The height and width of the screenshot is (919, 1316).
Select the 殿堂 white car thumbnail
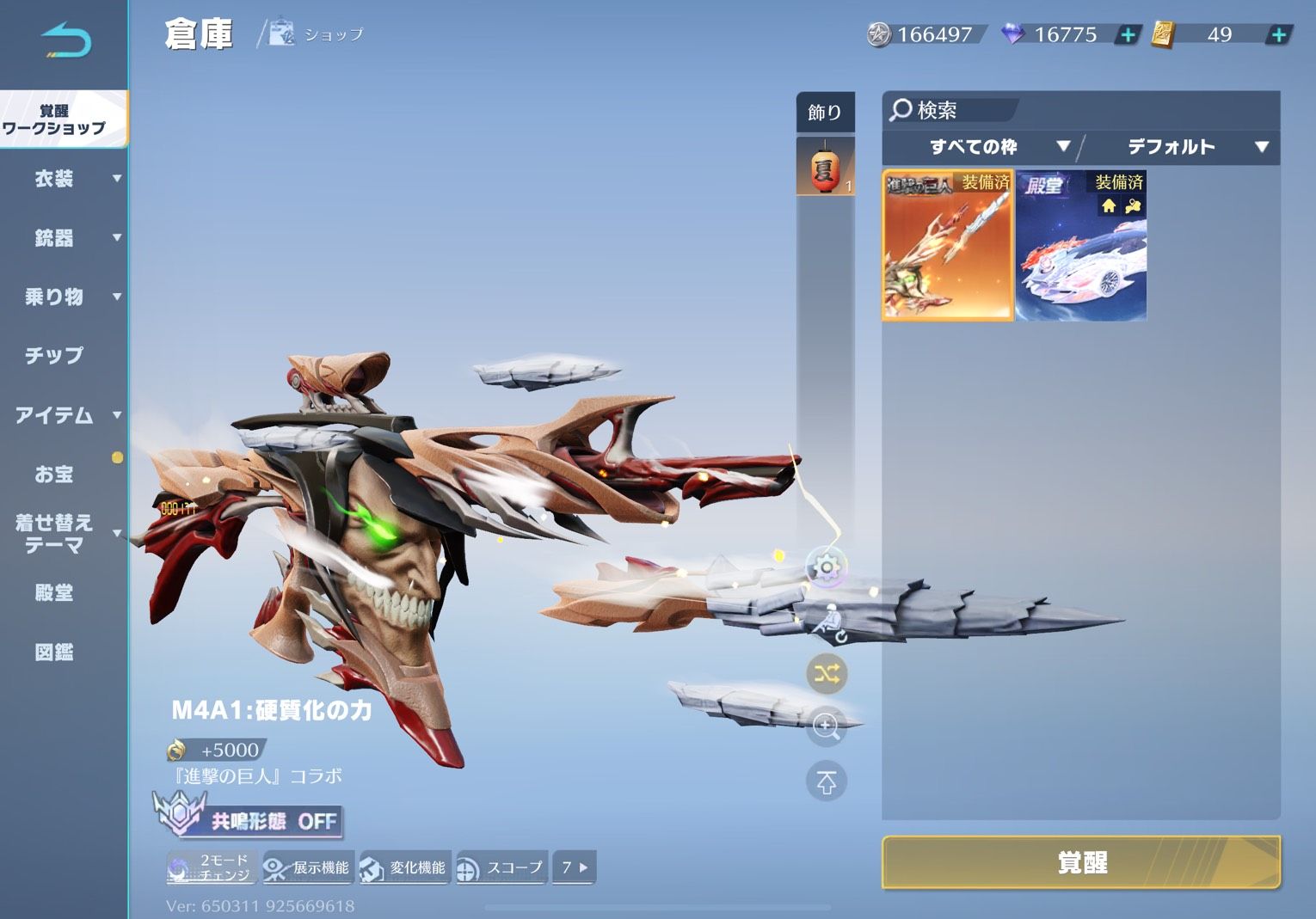pos(1081,246)
